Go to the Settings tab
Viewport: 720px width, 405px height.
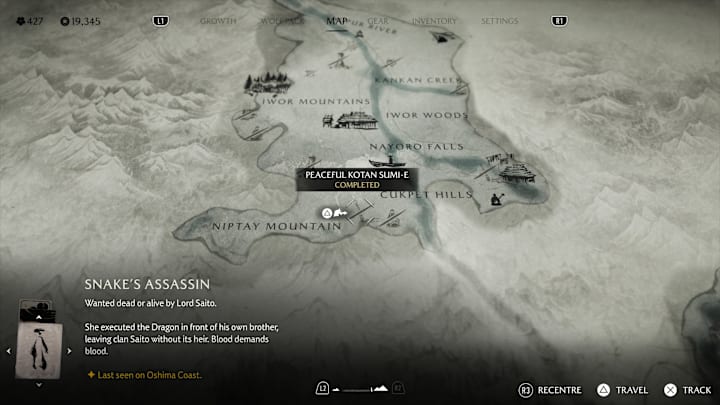(x=499, y=21)
